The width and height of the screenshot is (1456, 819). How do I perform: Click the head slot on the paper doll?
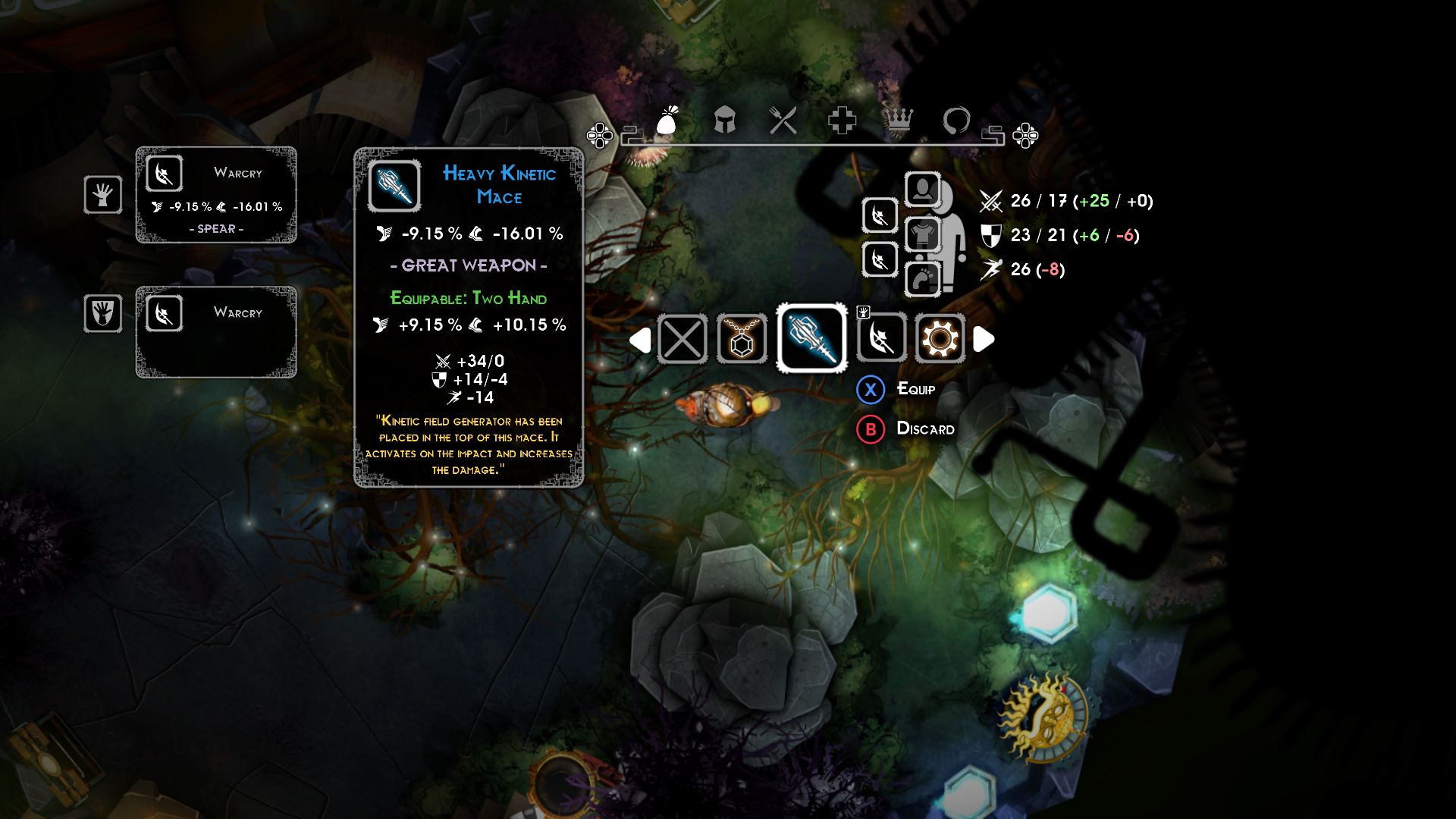pos(924,190)
